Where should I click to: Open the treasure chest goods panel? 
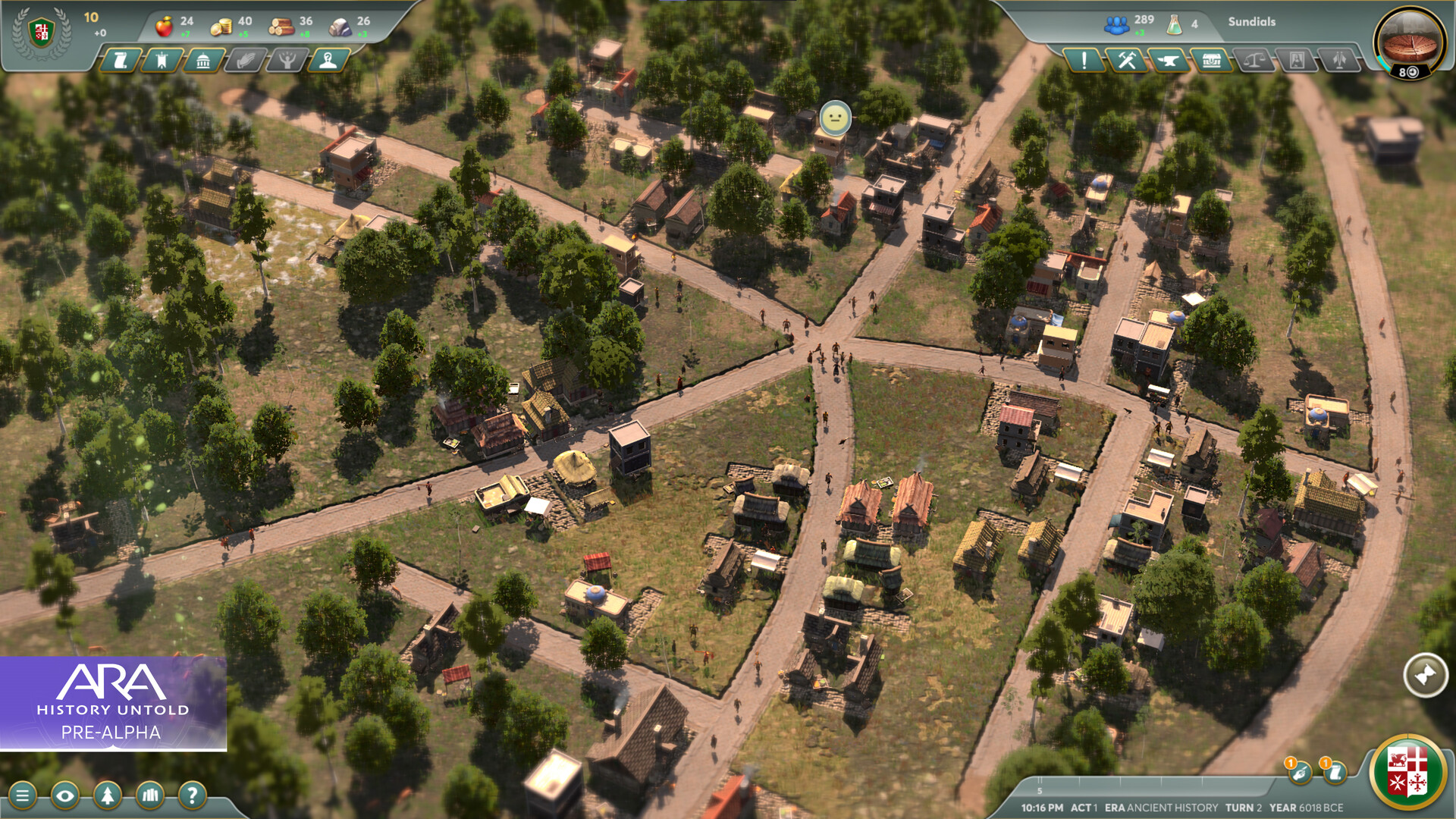click(x=1212, y=61)
